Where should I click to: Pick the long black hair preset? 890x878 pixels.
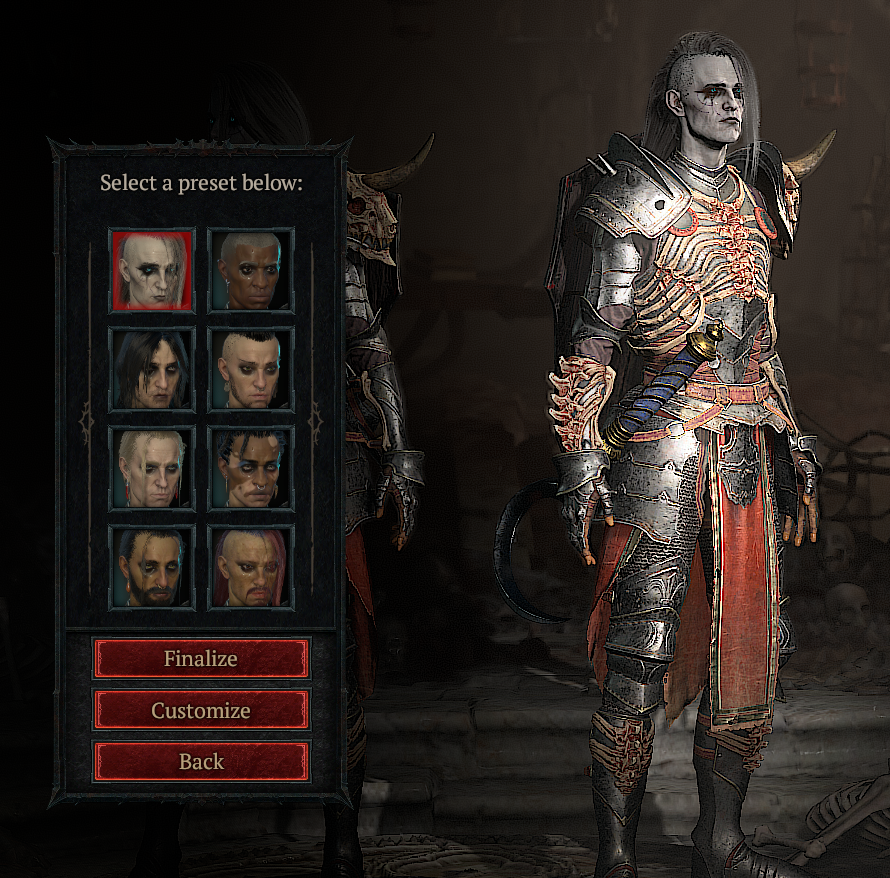click(x=152, y=369)
